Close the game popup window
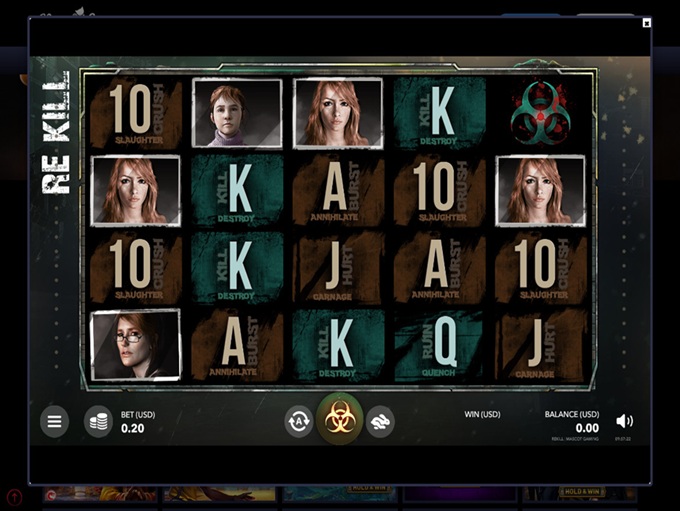This screenshot has width=680, height=511. [647, 22]
